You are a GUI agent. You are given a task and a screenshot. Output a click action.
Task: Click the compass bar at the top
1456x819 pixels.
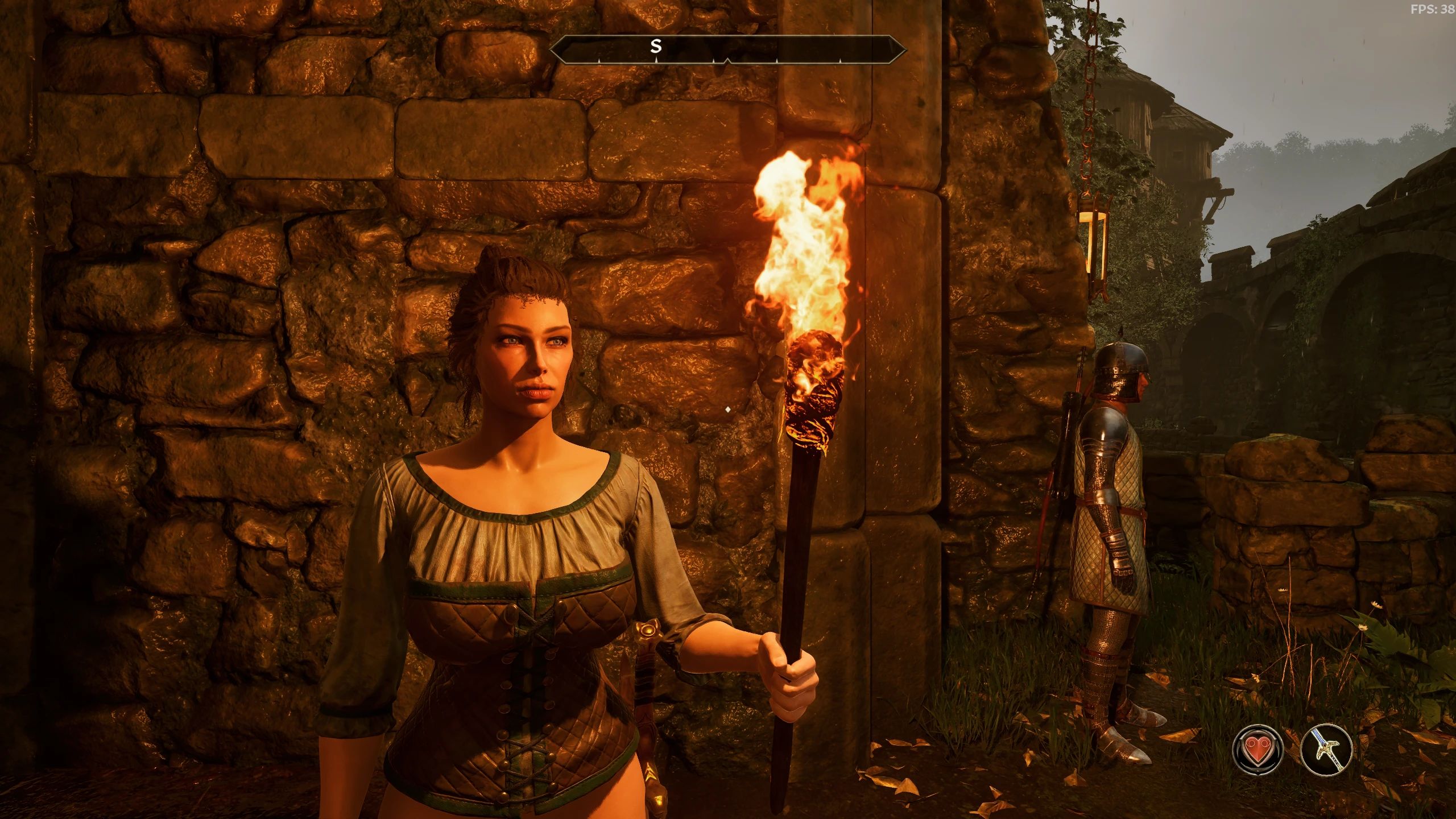727,48
